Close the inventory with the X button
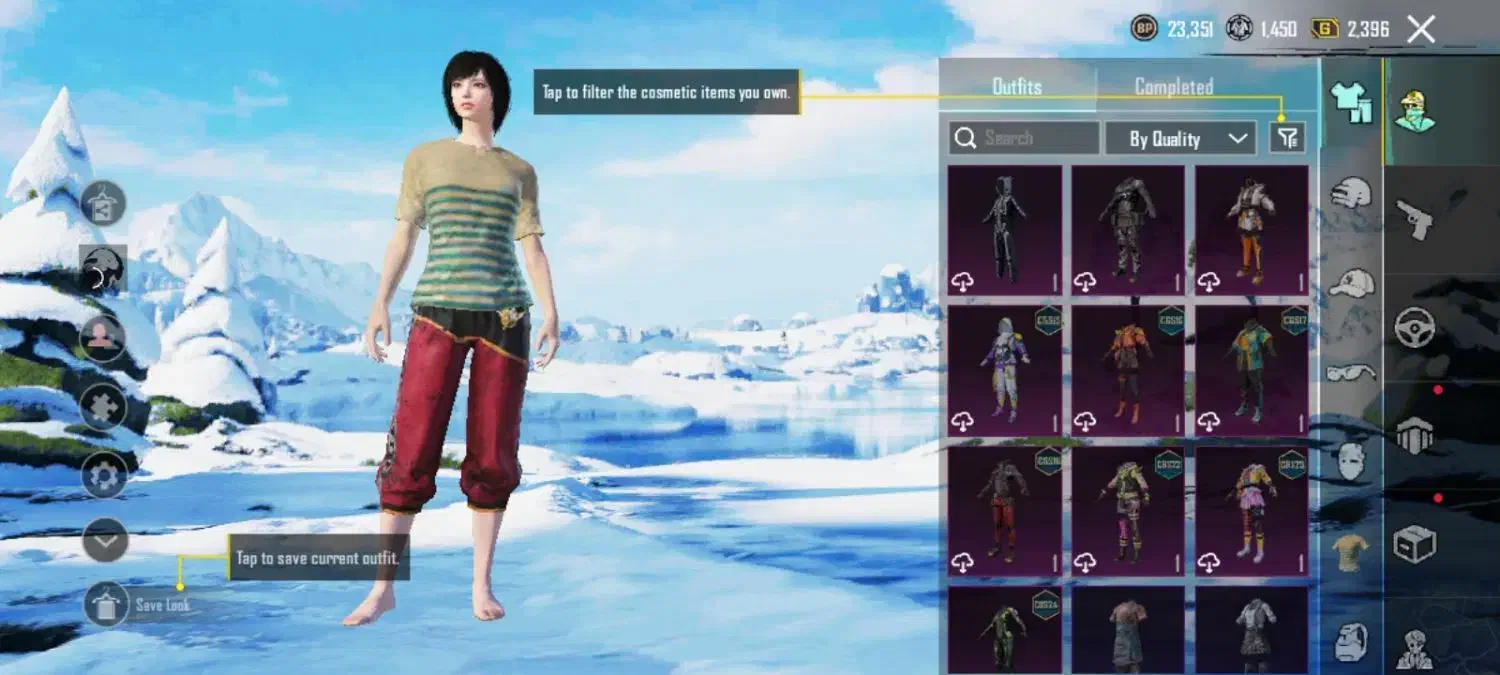 pyautogui.click(x=1420, y=29)
